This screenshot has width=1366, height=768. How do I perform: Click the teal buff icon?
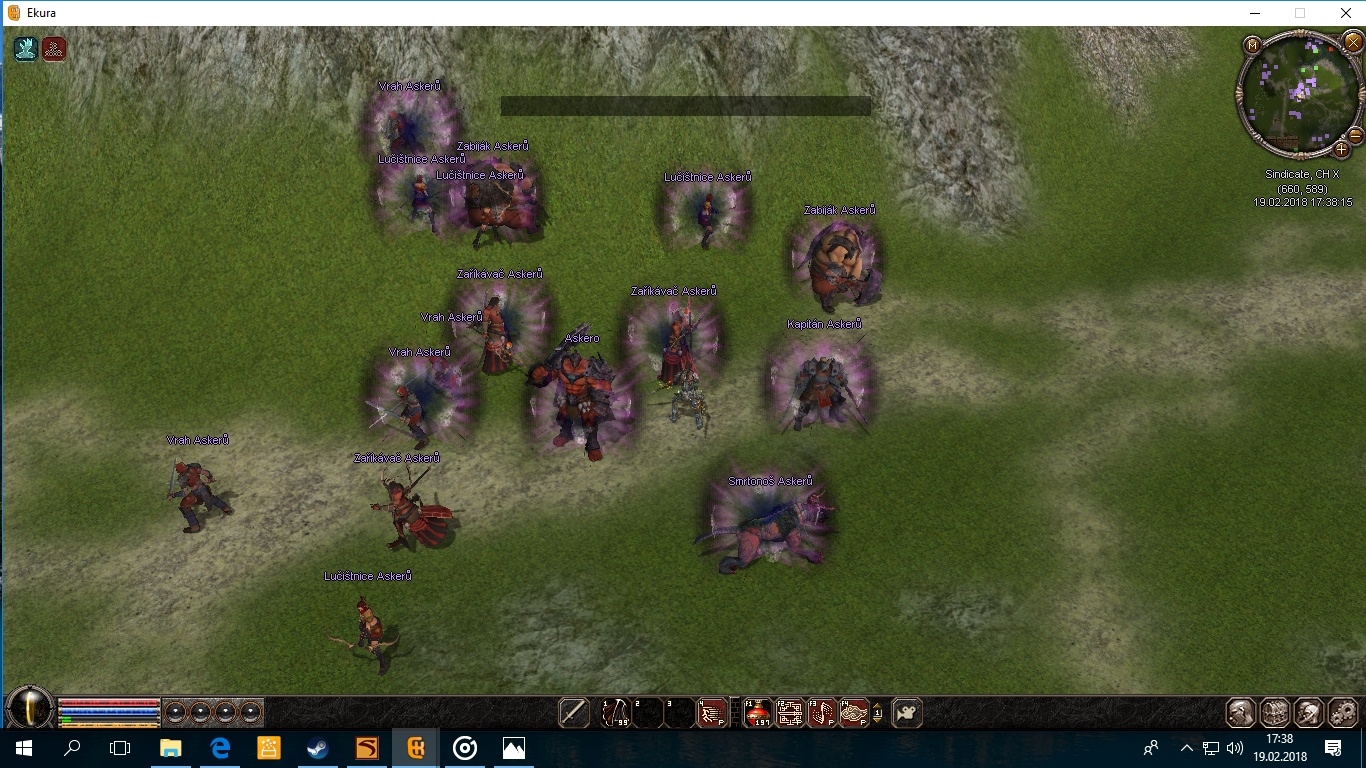pos(26,49)
